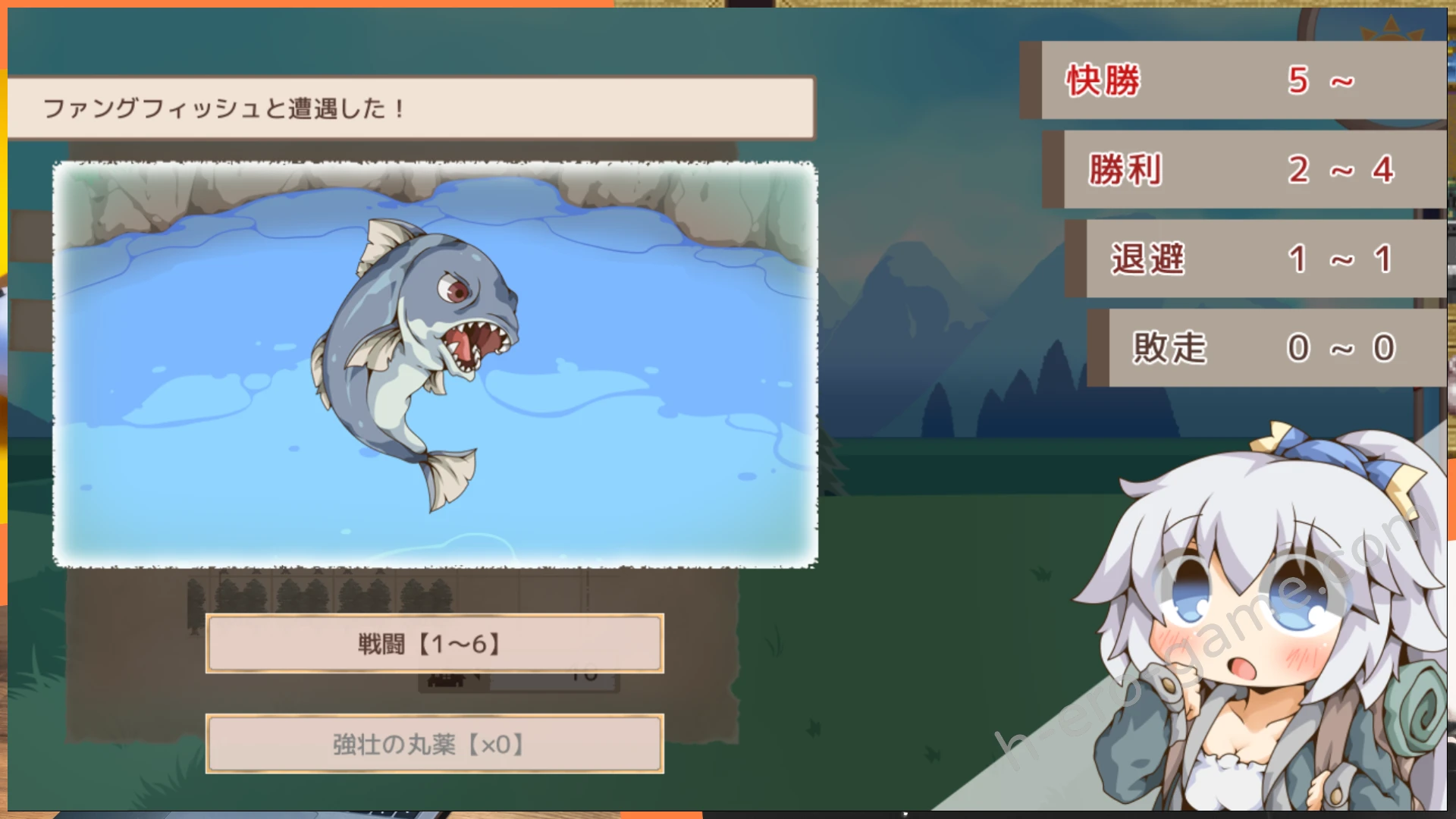Choose the 戦闘【1〜6】 battle option

435,644
